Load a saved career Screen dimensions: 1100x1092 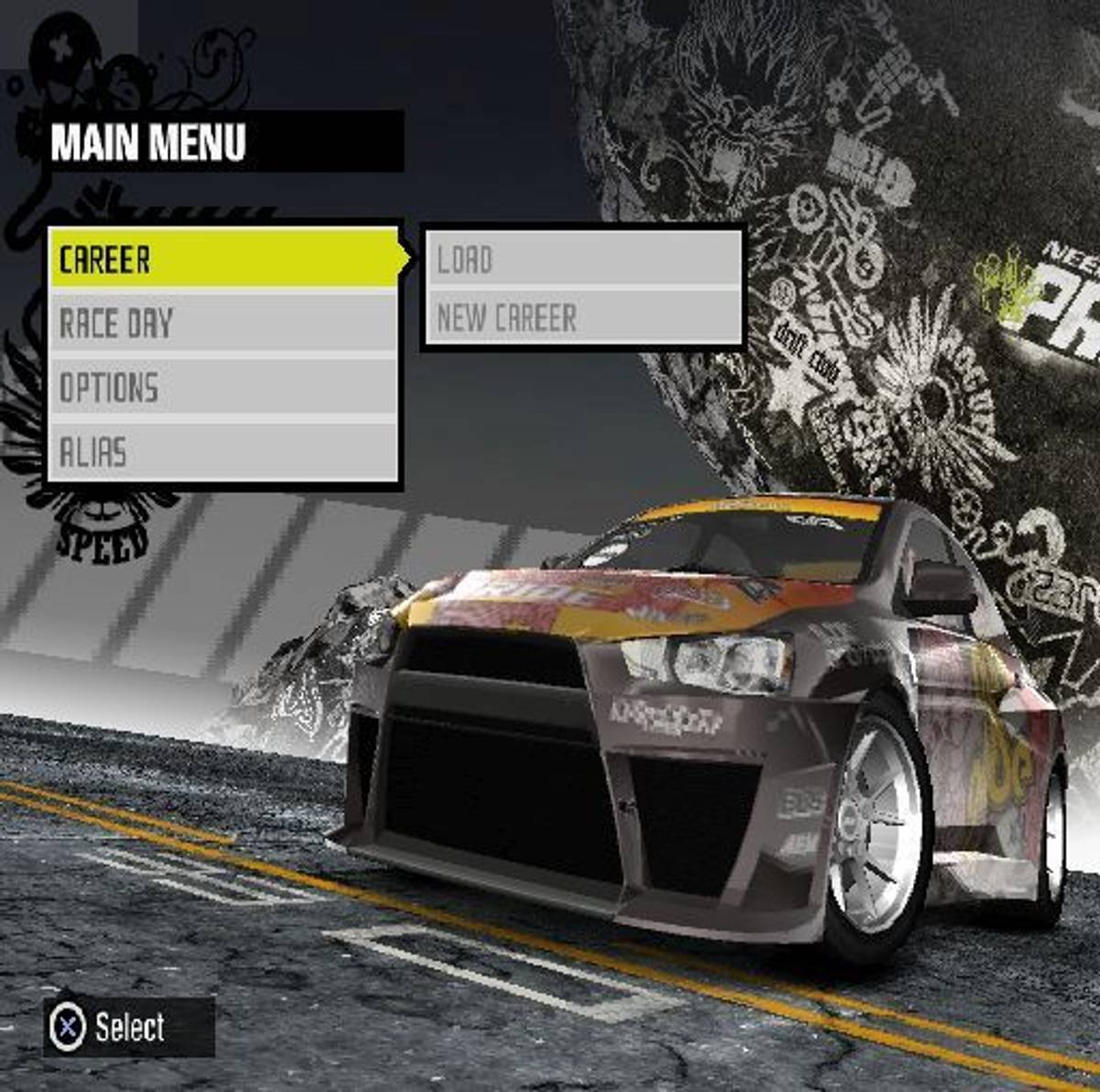[x=583, y=259]
